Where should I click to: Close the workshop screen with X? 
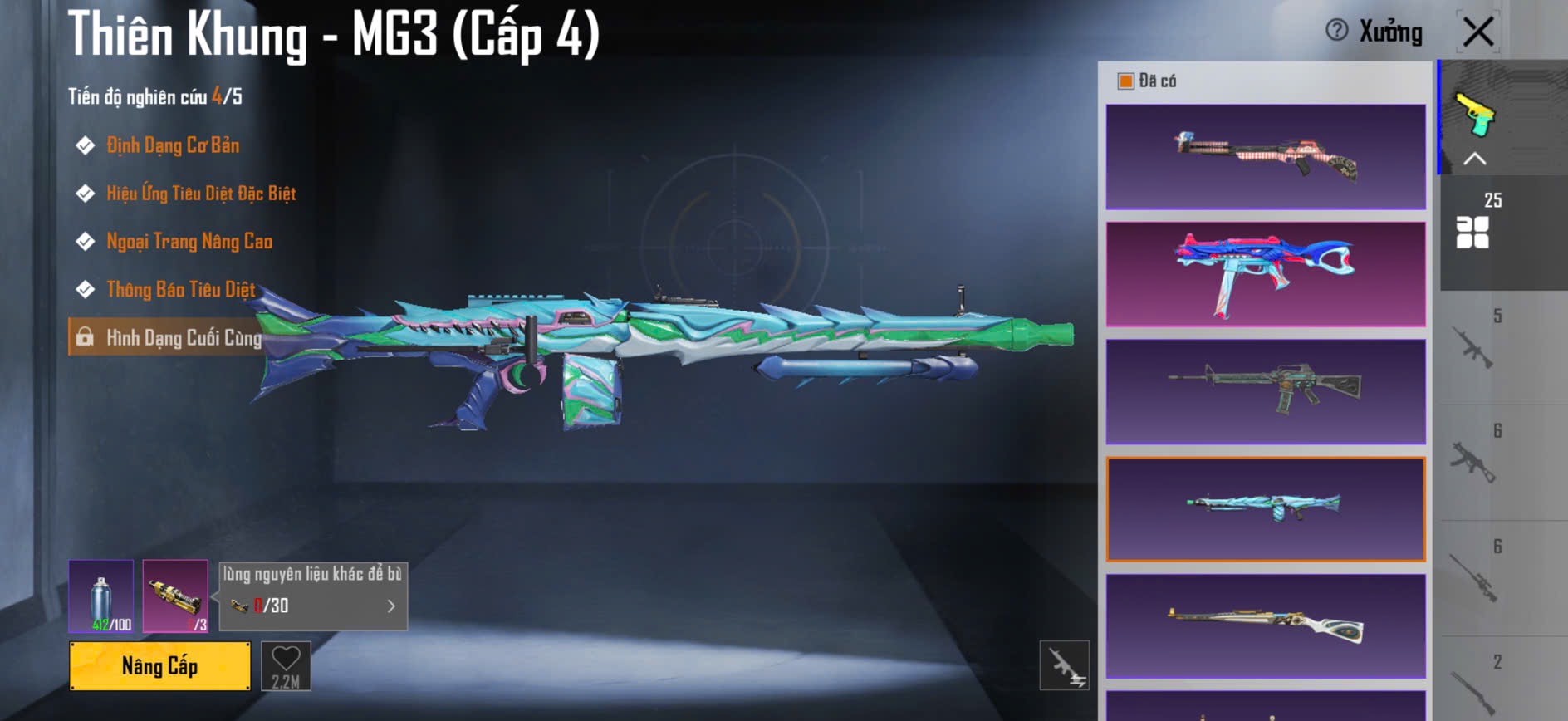point(1477,32)
